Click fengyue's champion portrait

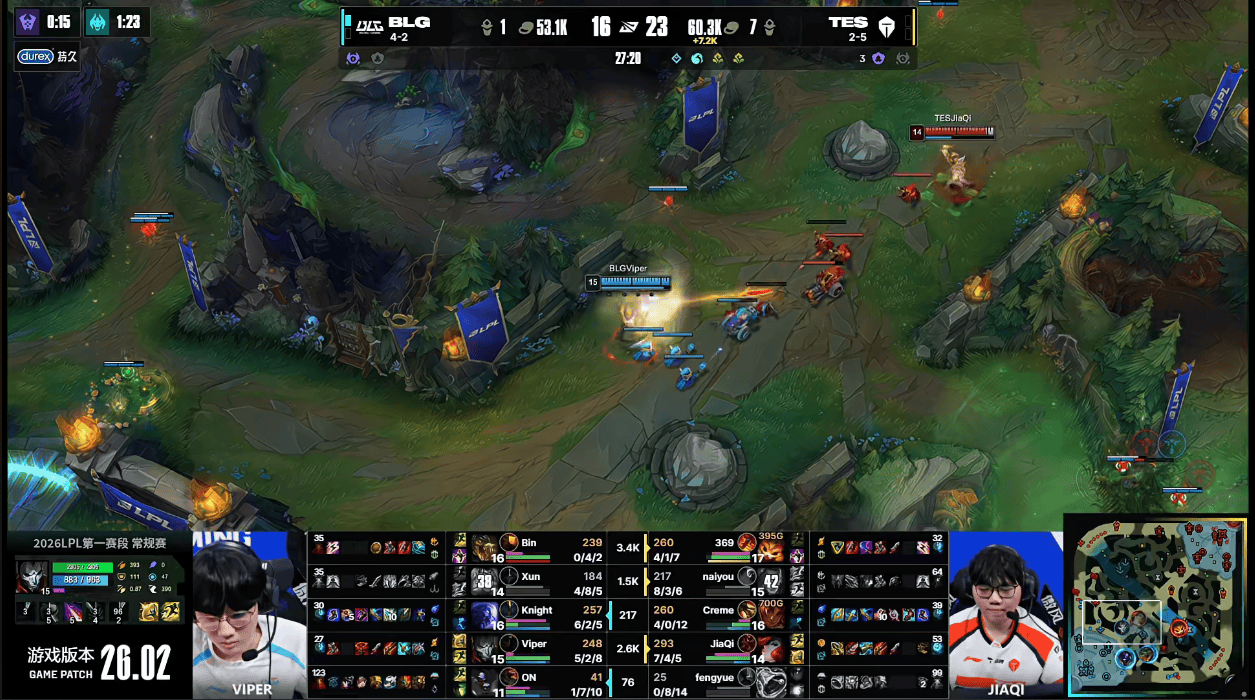pyautogui.click(x=770, y=681)
